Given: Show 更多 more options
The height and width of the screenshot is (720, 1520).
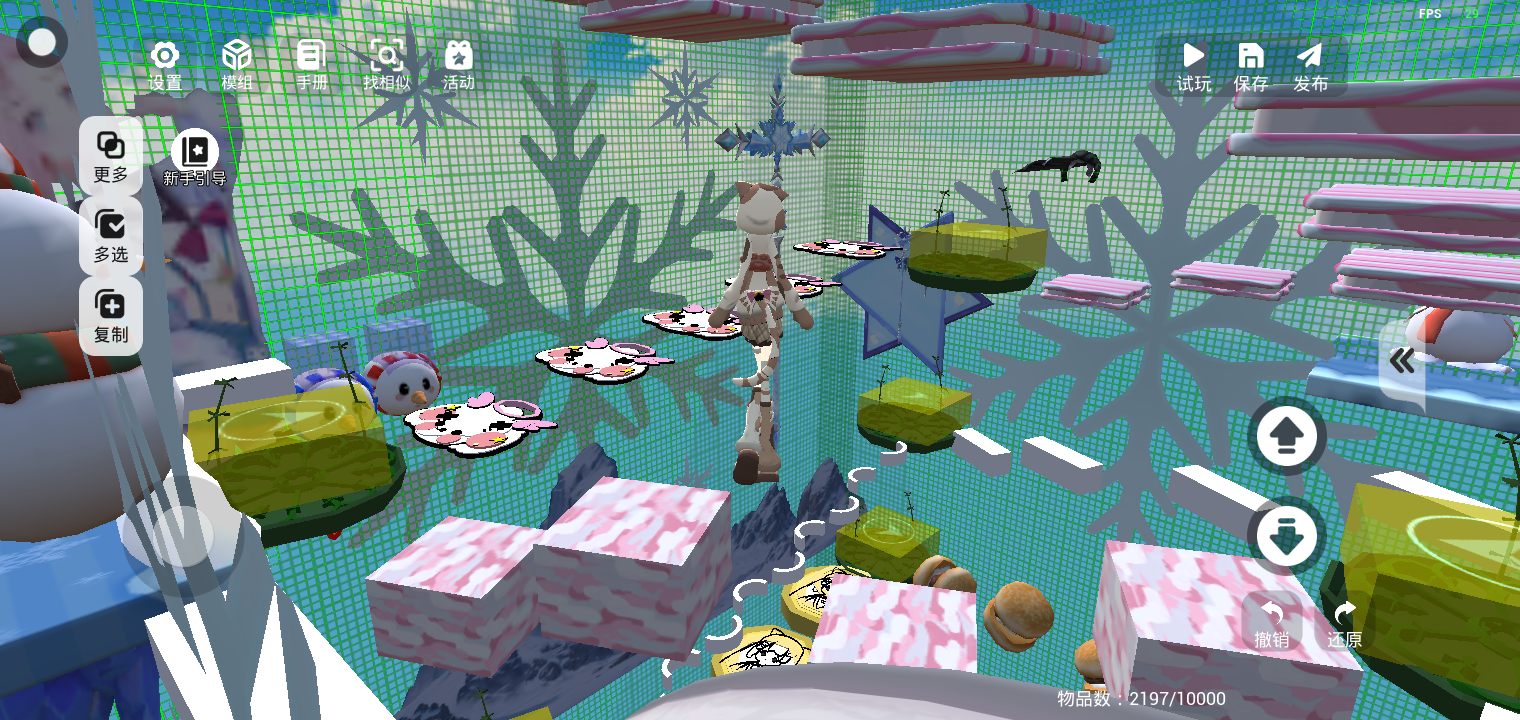Looking at the screenshot, I should coord(111,156).
